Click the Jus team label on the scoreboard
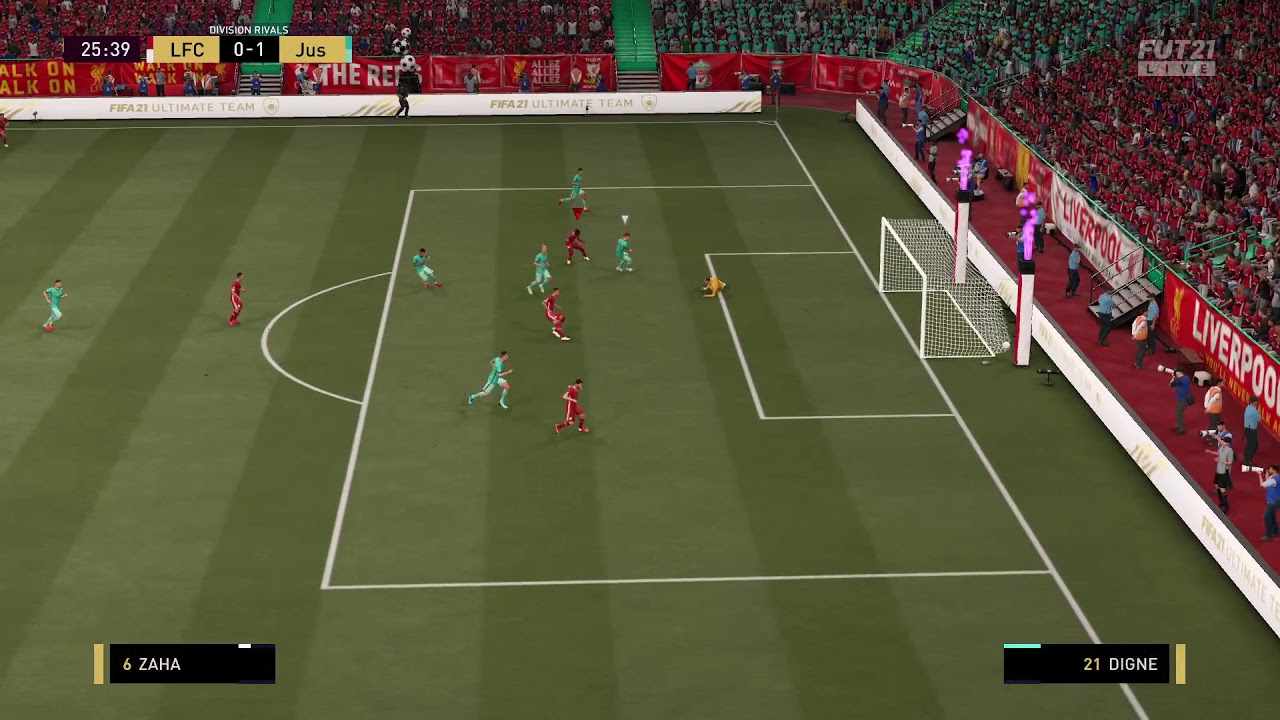 [311, 49]
